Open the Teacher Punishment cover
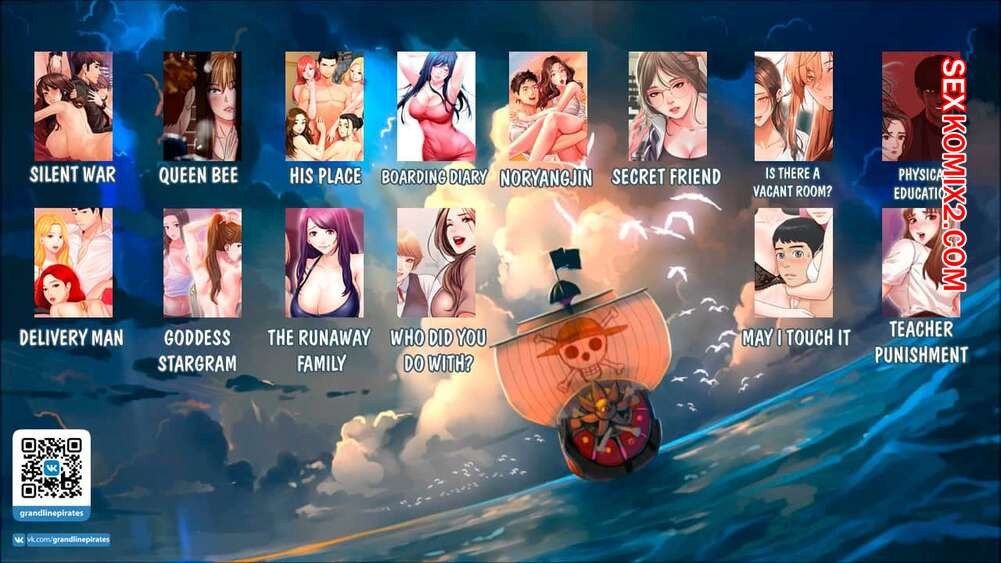This screenshot has width=1001, height=563. 920,262
